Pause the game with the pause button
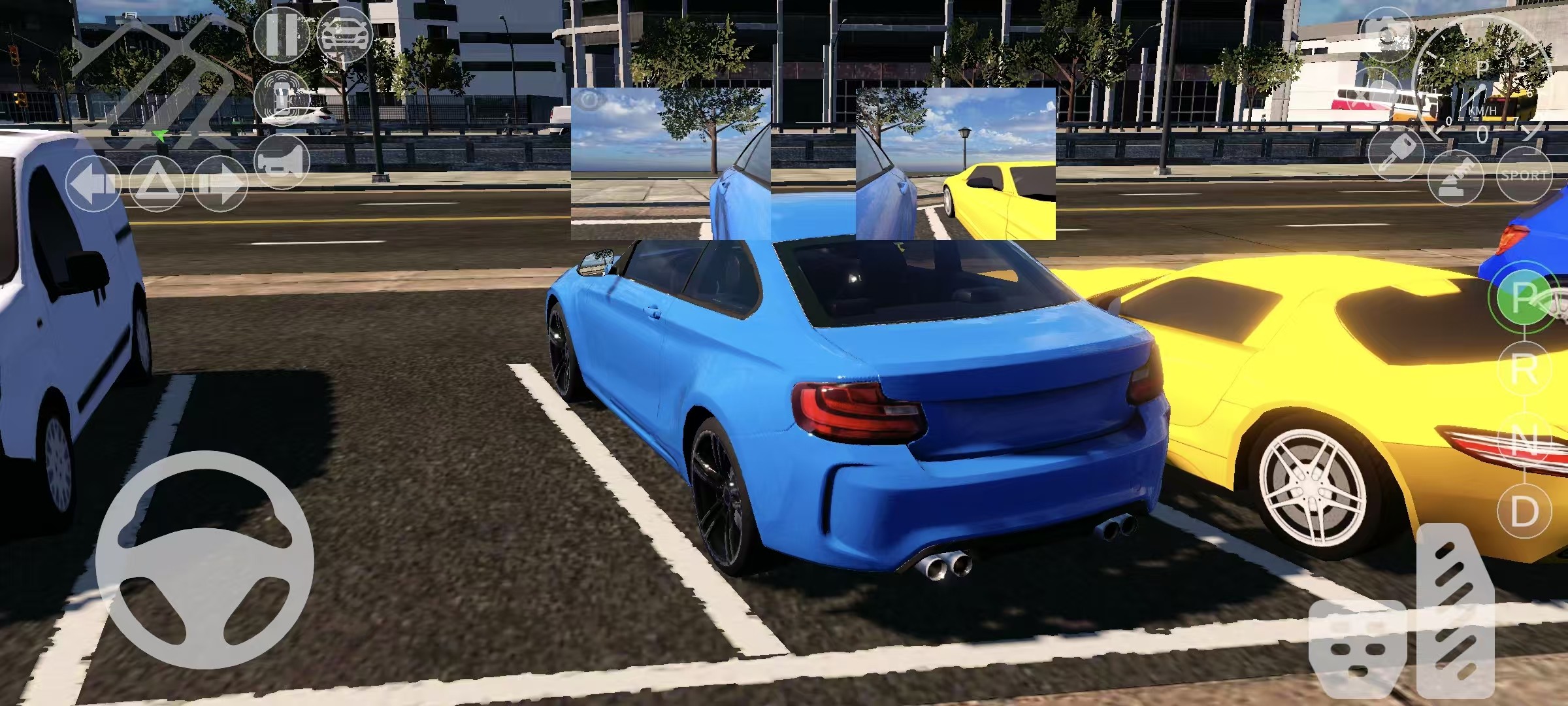Viewport: 1568px width, 706px height. [x=282, y=35]
